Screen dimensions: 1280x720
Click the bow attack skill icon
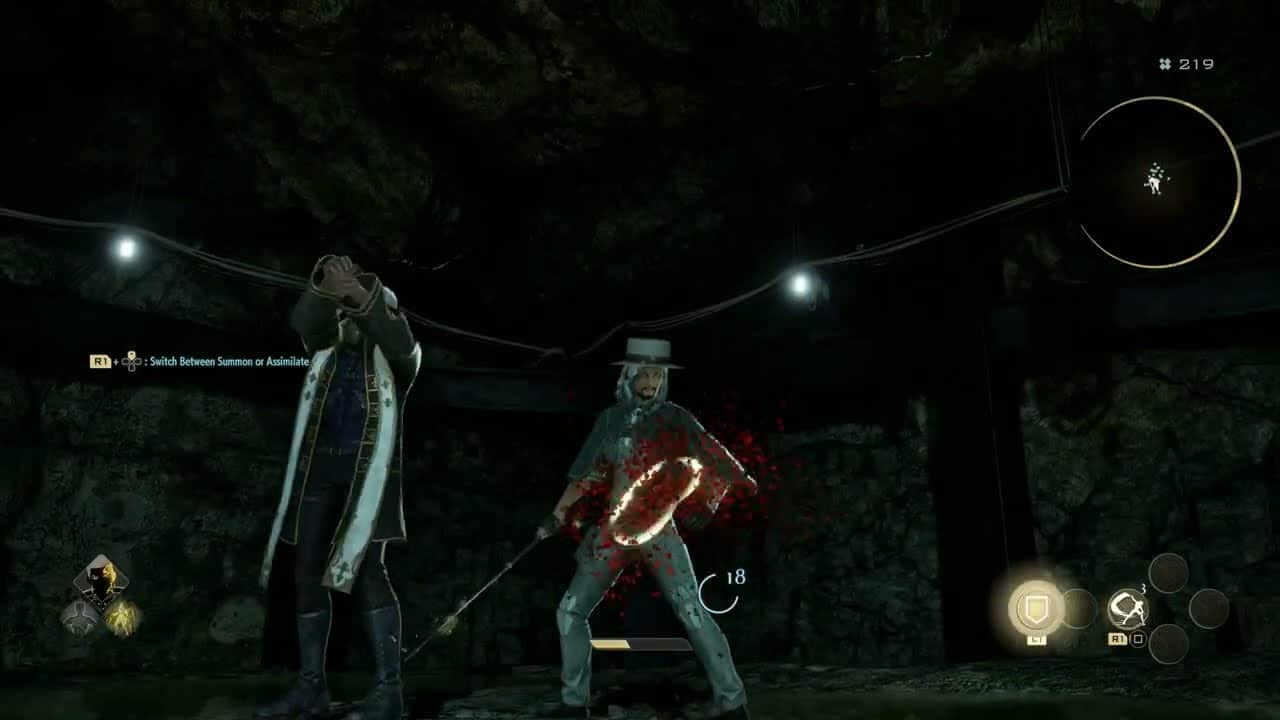click(1128, 607)
